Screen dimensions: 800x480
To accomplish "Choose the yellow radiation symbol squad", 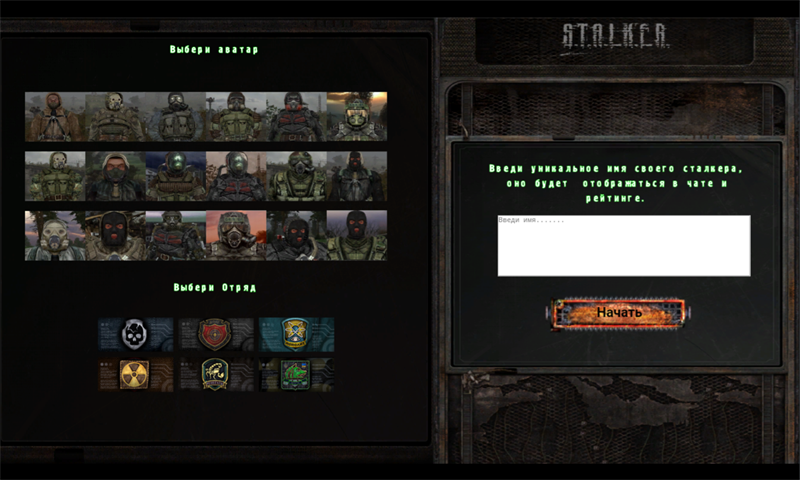I will [x=135, y=374].
